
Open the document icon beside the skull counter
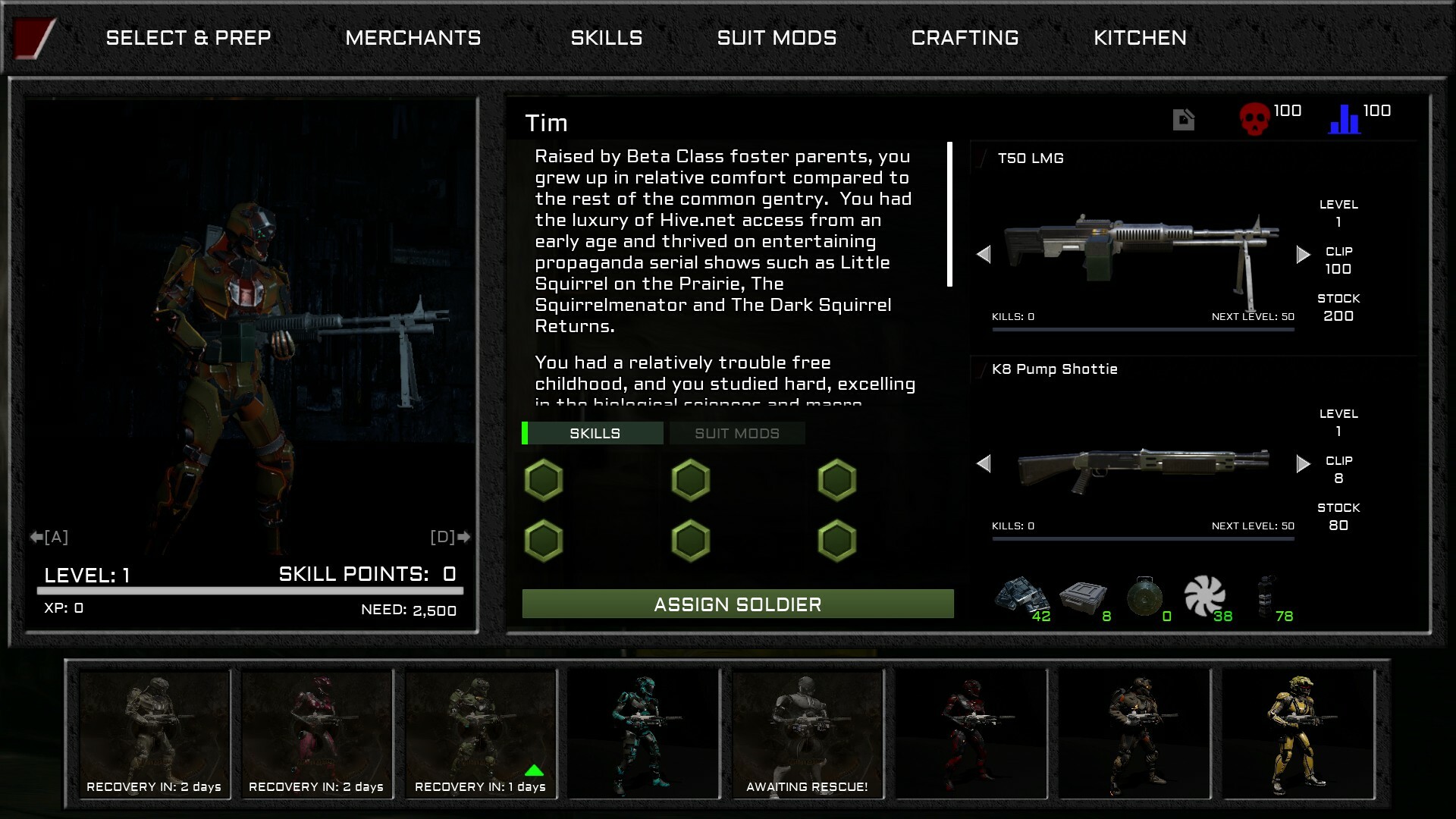click(1183, 118)
